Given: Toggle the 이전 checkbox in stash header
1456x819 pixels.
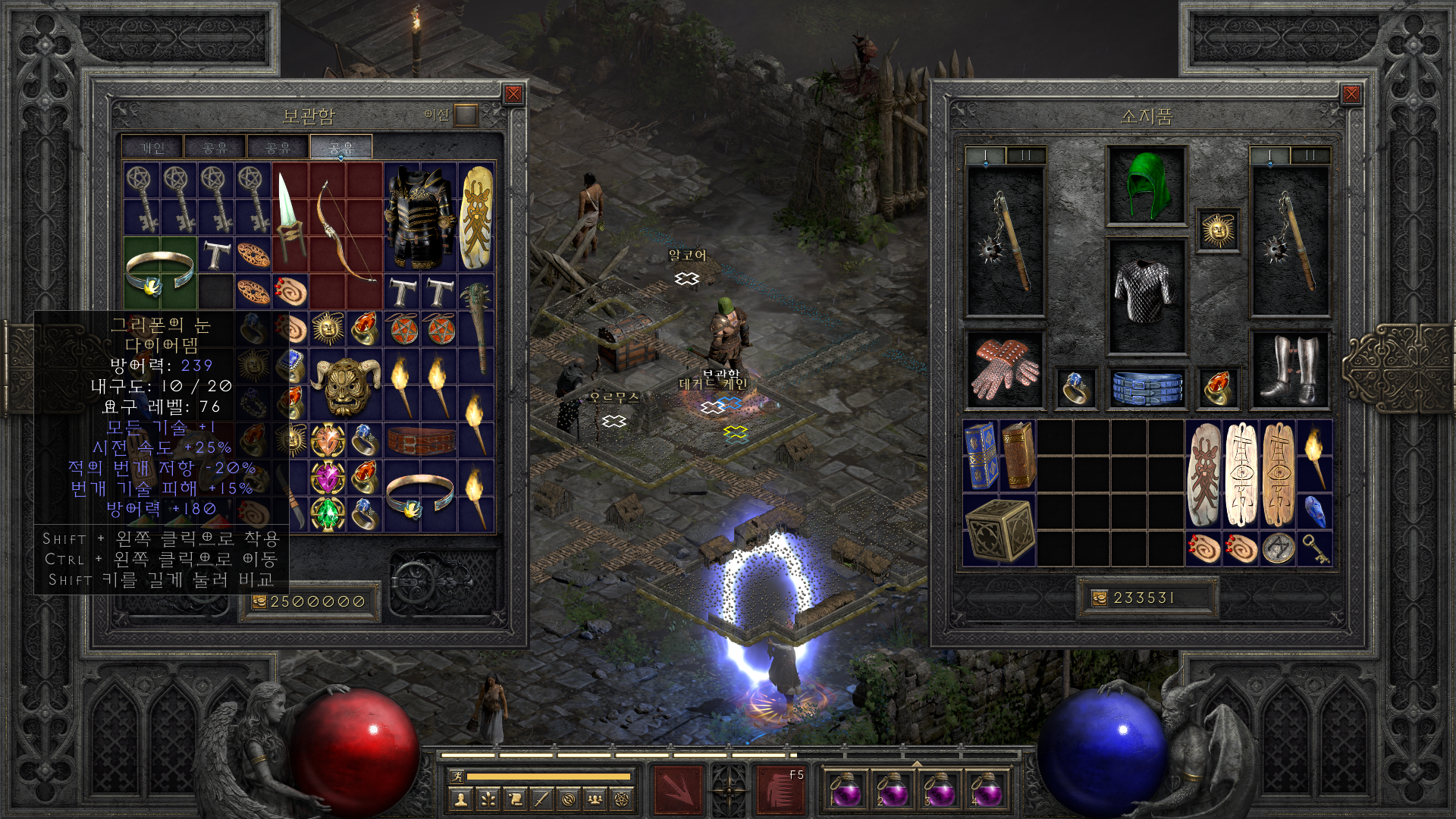Looking at the screenshot, I should pyautogui.click(x=466, y=115).
